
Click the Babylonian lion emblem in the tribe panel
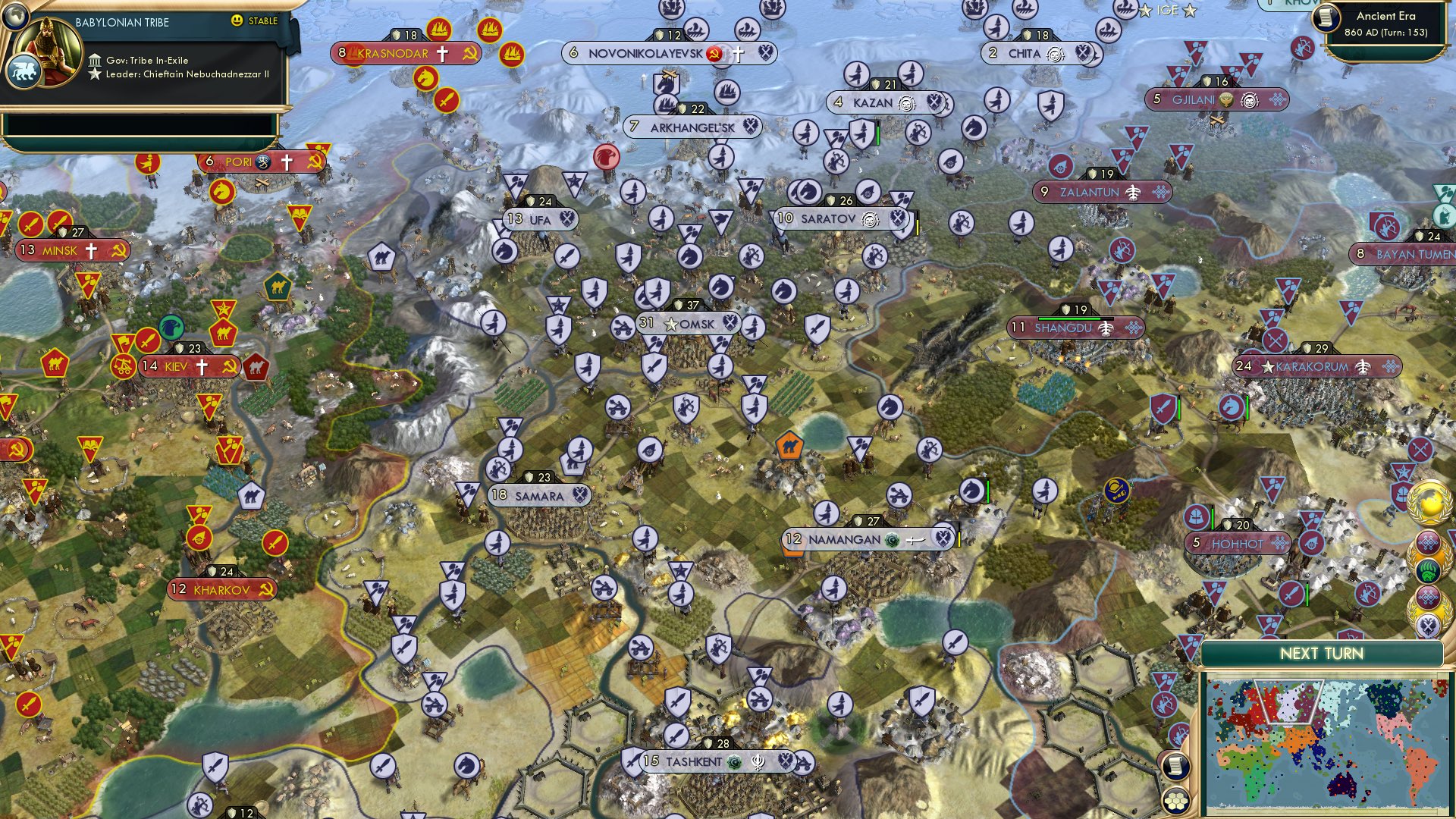[24, 68]
